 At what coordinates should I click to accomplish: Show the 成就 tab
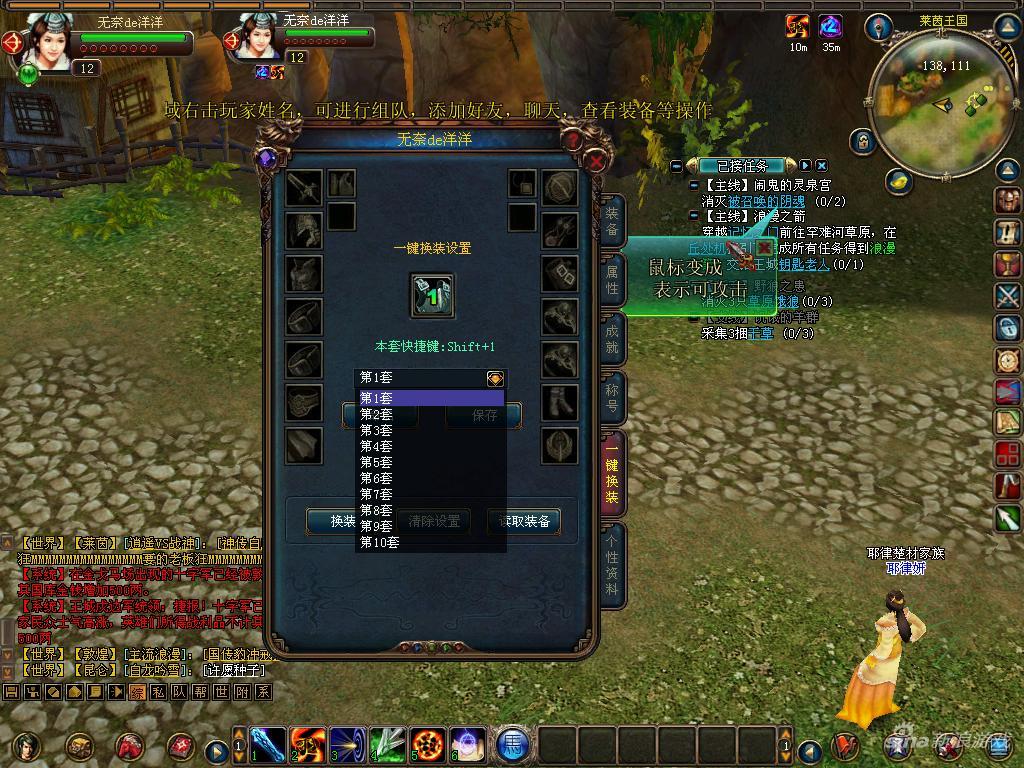(612, 340)
